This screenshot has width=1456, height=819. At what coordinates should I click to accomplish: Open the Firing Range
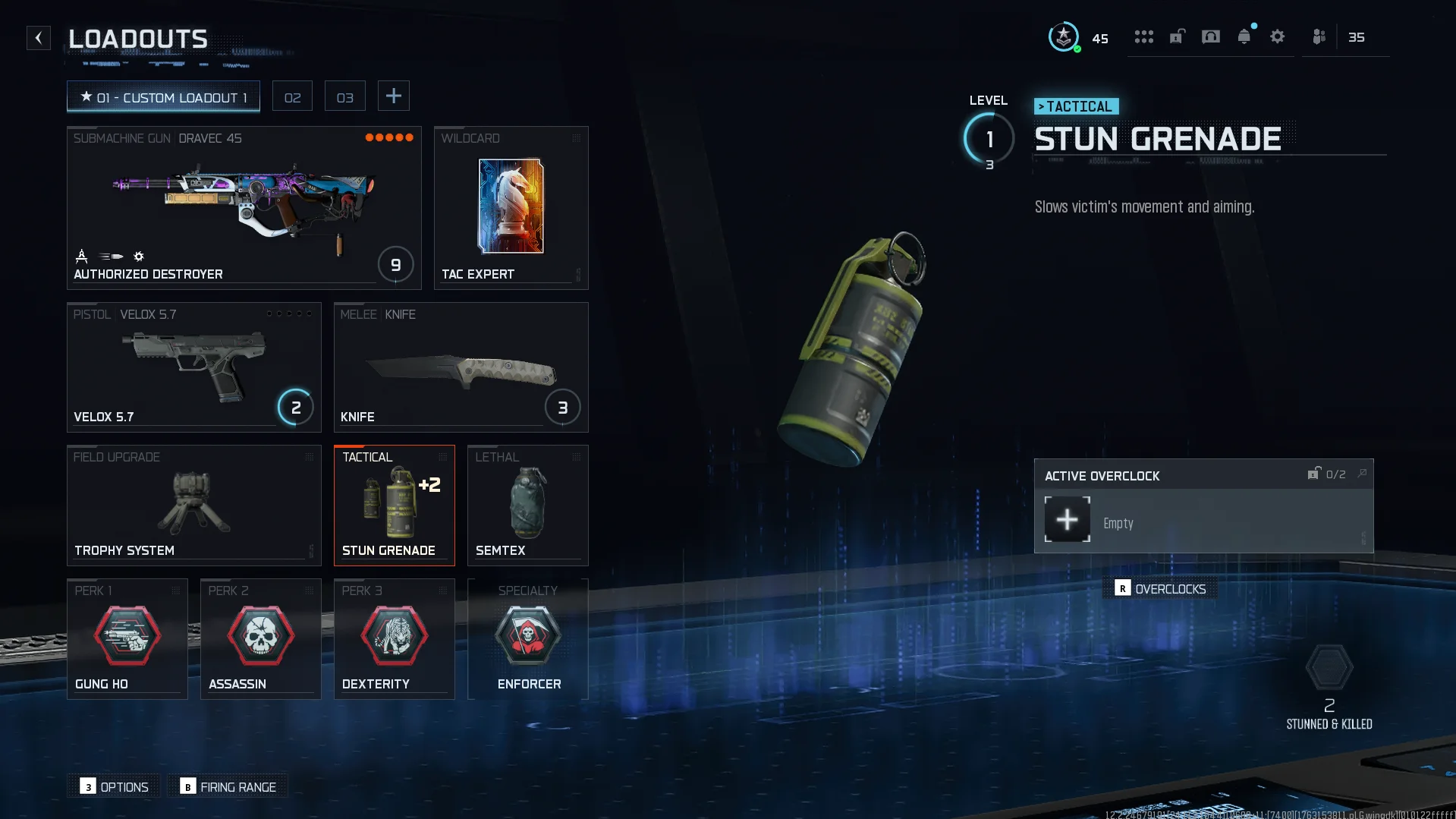228,787
